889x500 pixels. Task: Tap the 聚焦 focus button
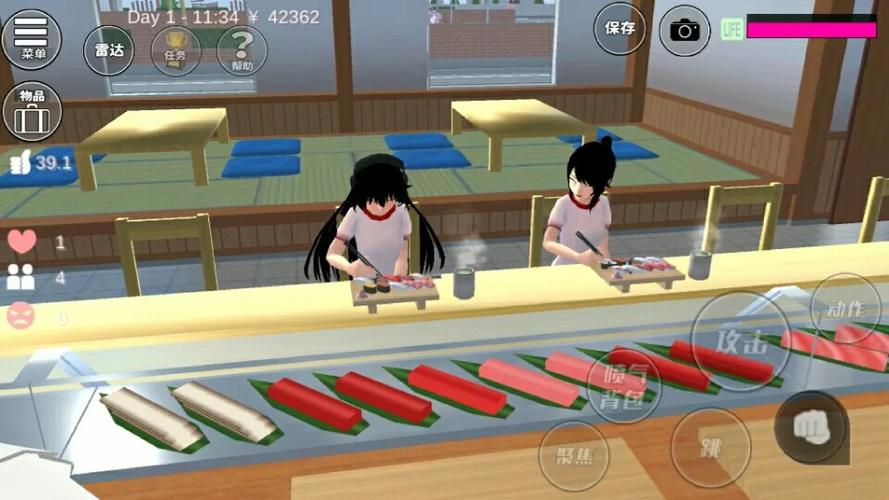(x=574, y=455)
